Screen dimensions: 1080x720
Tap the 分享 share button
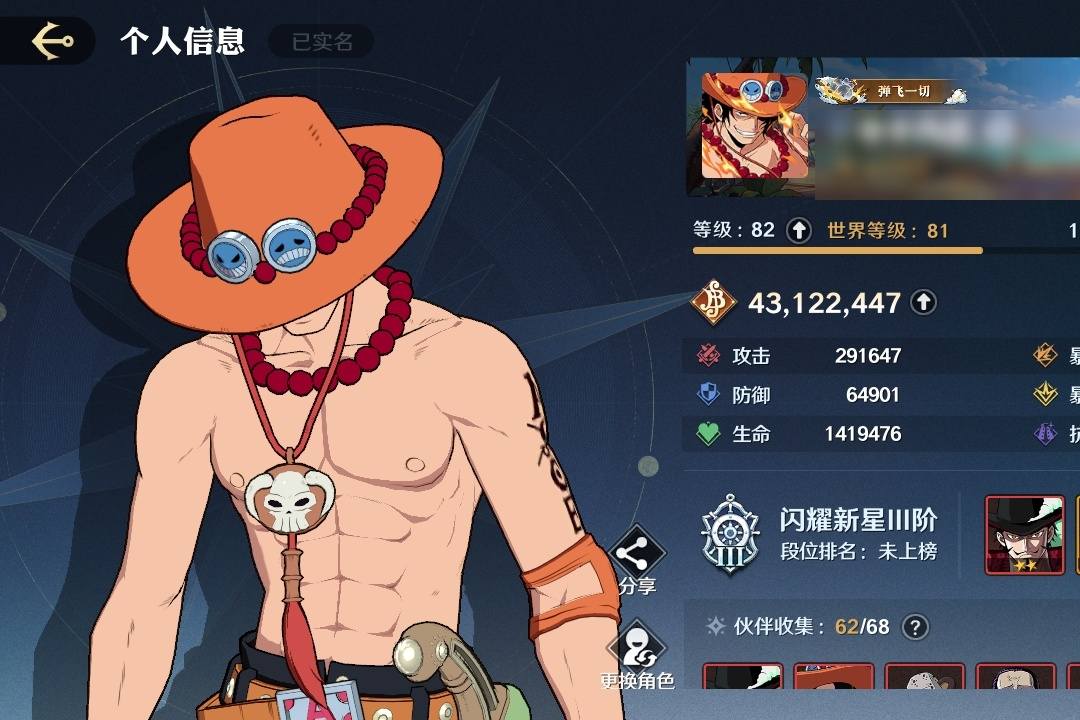pos(637,560)
